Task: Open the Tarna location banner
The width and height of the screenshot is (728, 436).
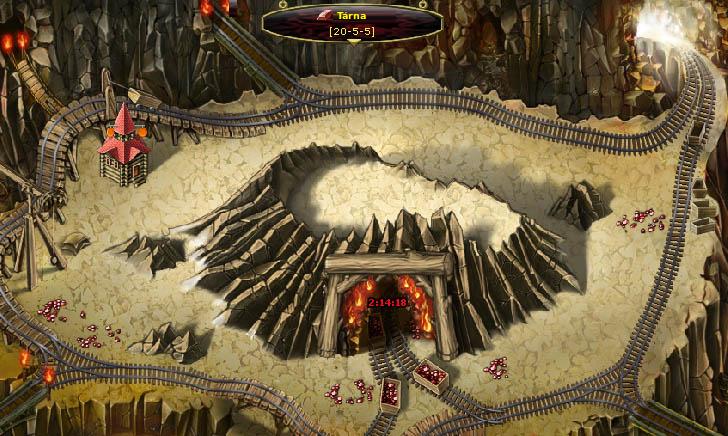Action: [x=350, y=16]
